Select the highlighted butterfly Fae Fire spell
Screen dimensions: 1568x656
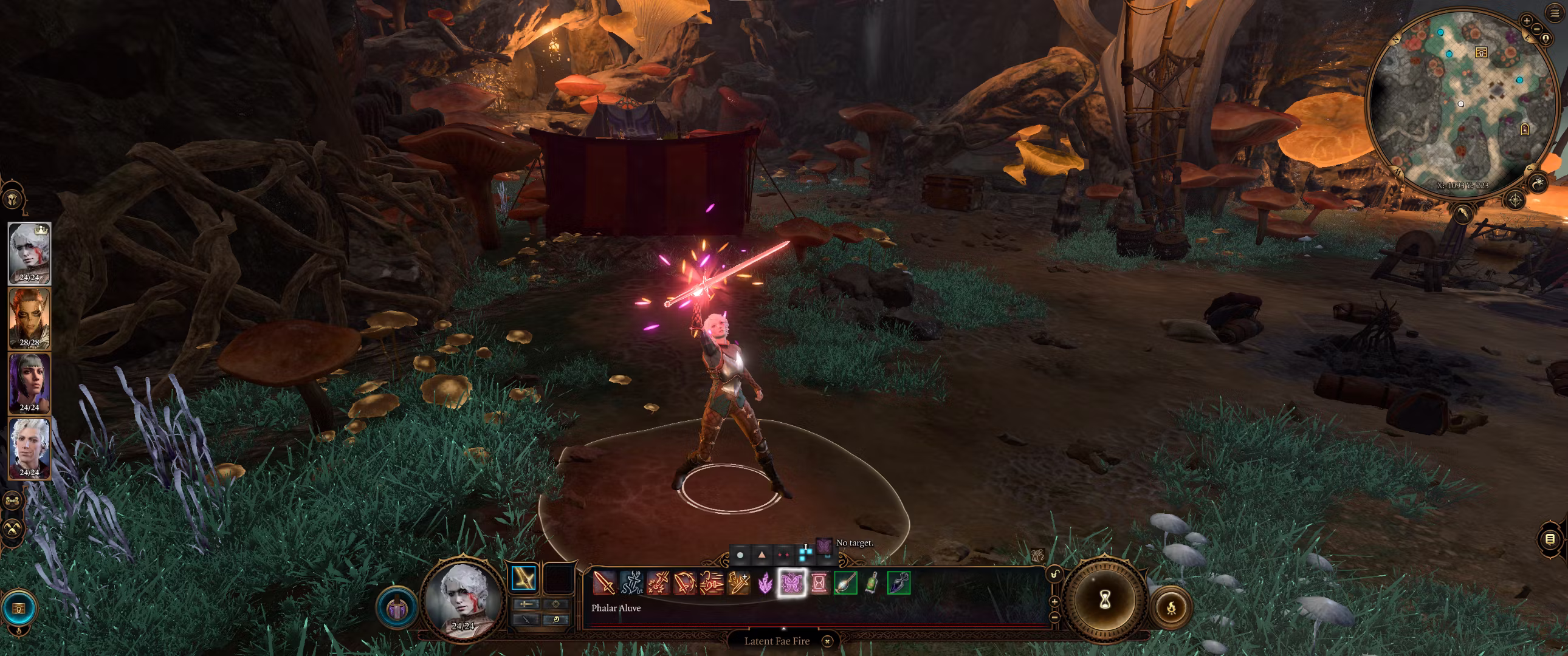791,584
